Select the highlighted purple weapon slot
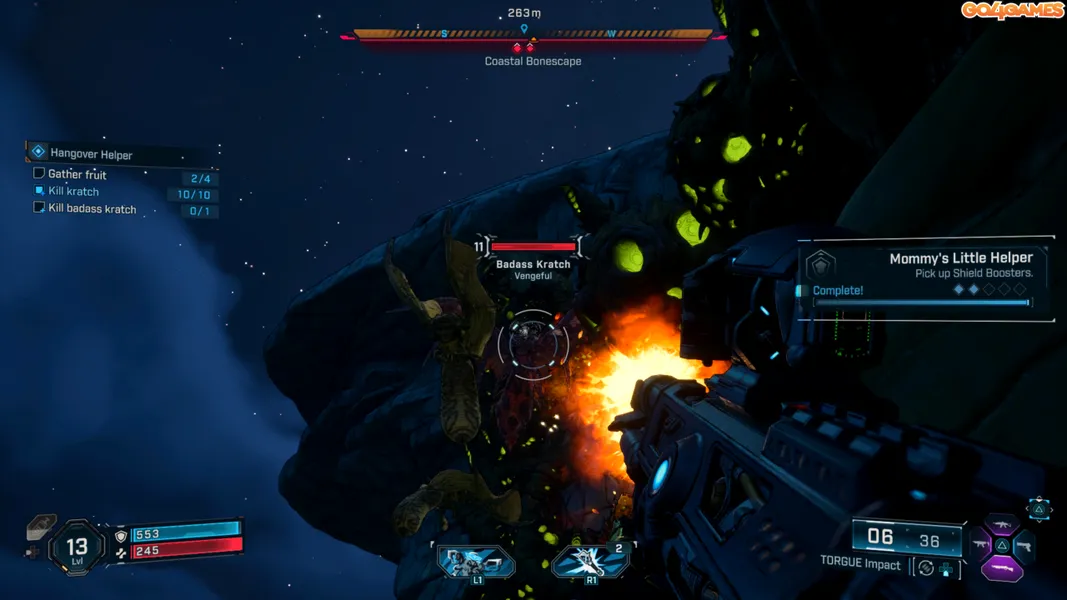1067x600 pixels. point(1001,570)
